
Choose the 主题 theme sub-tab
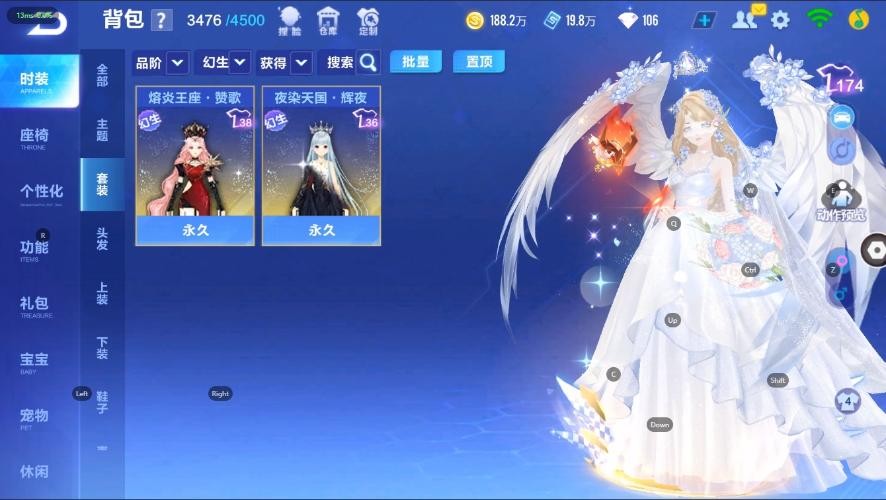pyautogui.click(x=102, y=130)
